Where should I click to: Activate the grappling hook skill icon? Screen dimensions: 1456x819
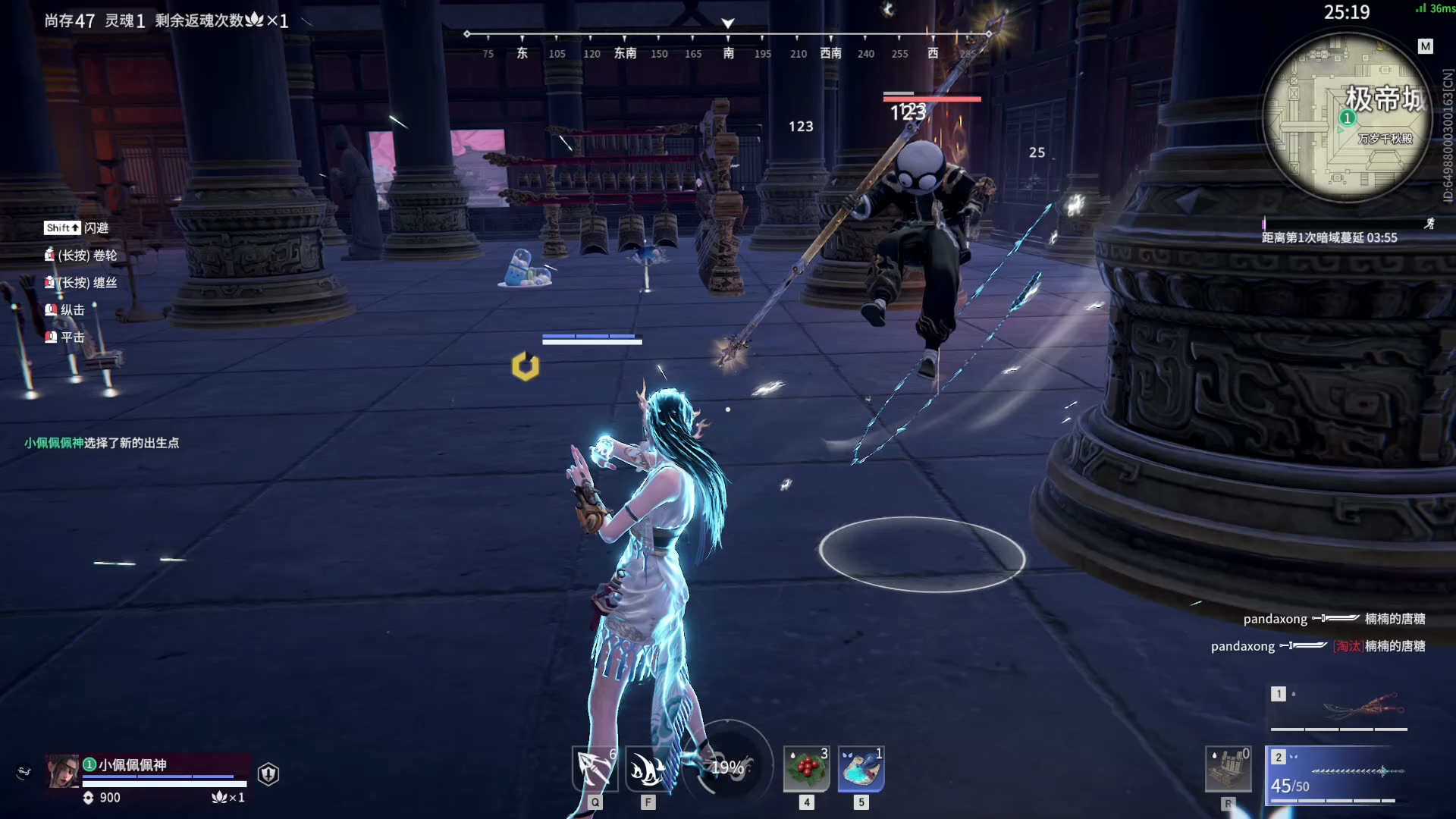(x=595, y=770)
